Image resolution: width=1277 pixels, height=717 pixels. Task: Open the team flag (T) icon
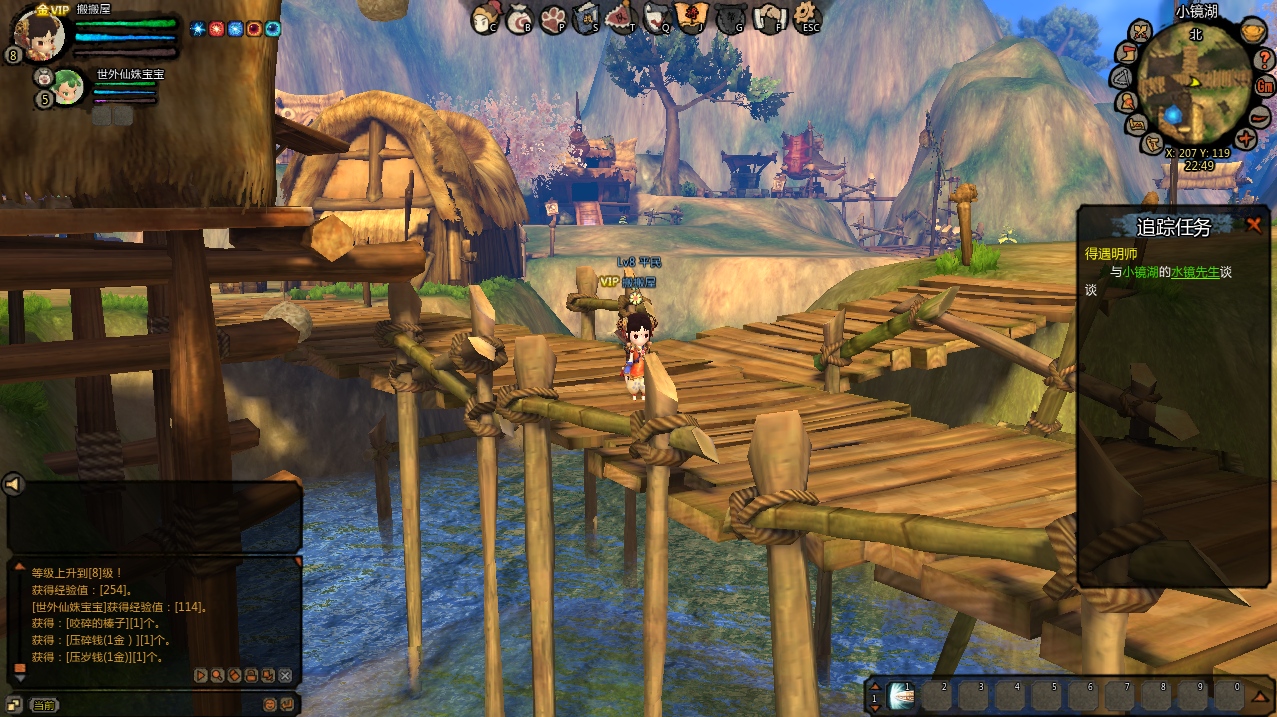pos(622,17)
